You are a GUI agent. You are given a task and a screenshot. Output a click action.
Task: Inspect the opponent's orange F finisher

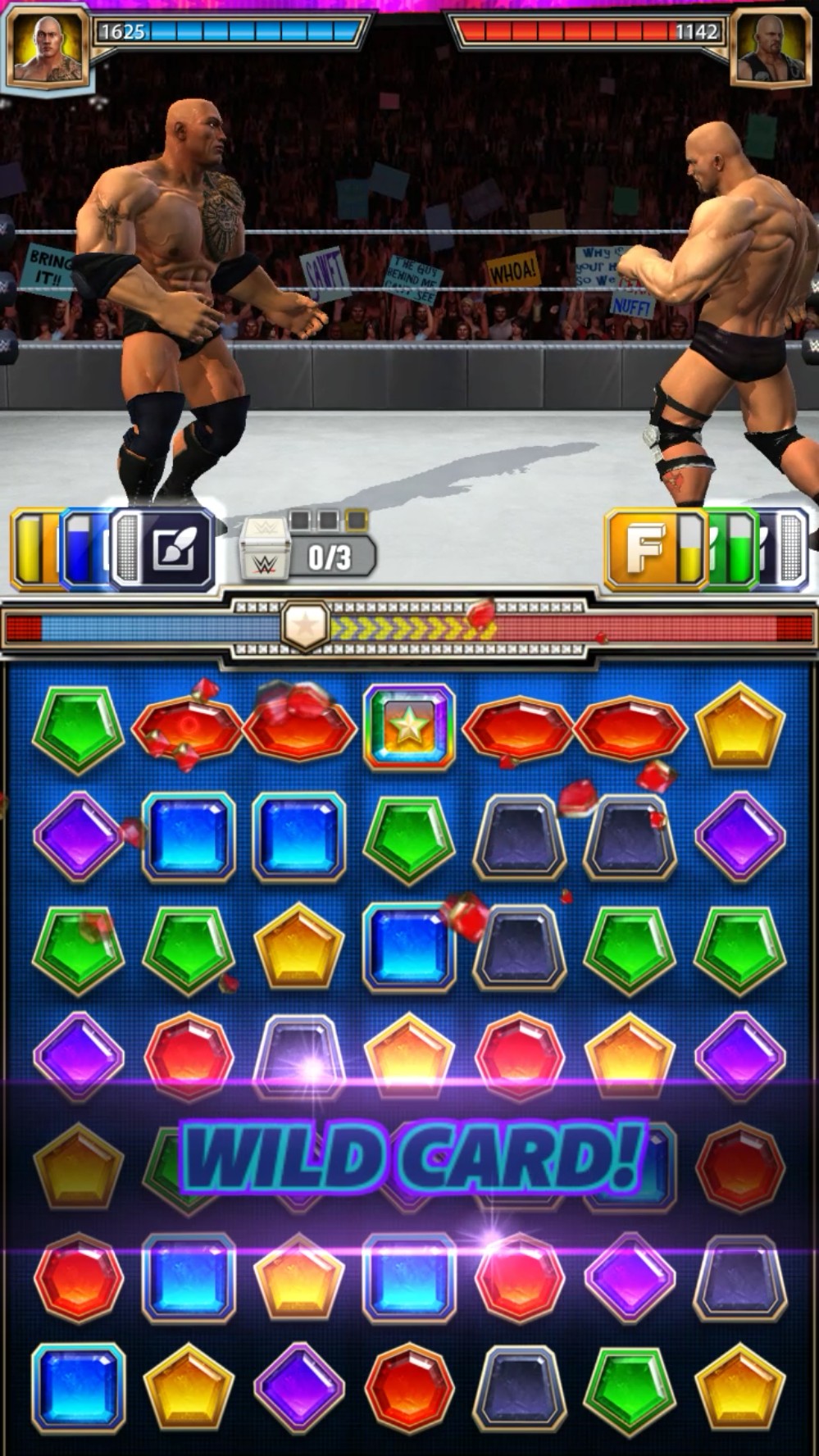tap(645, 549)
